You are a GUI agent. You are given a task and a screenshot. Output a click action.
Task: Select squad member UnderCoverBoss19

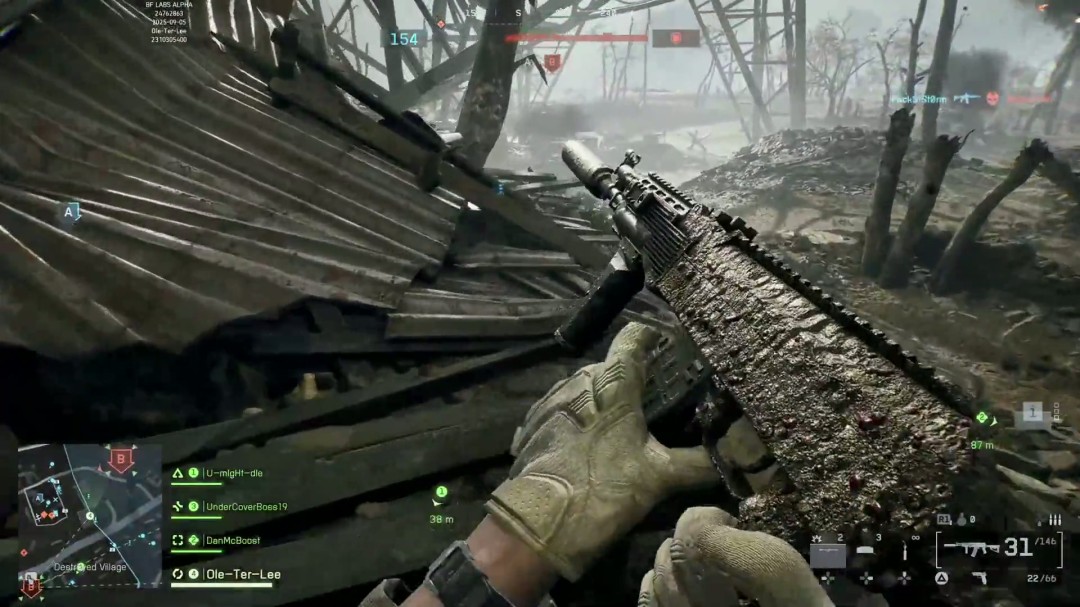pos(246,507)
